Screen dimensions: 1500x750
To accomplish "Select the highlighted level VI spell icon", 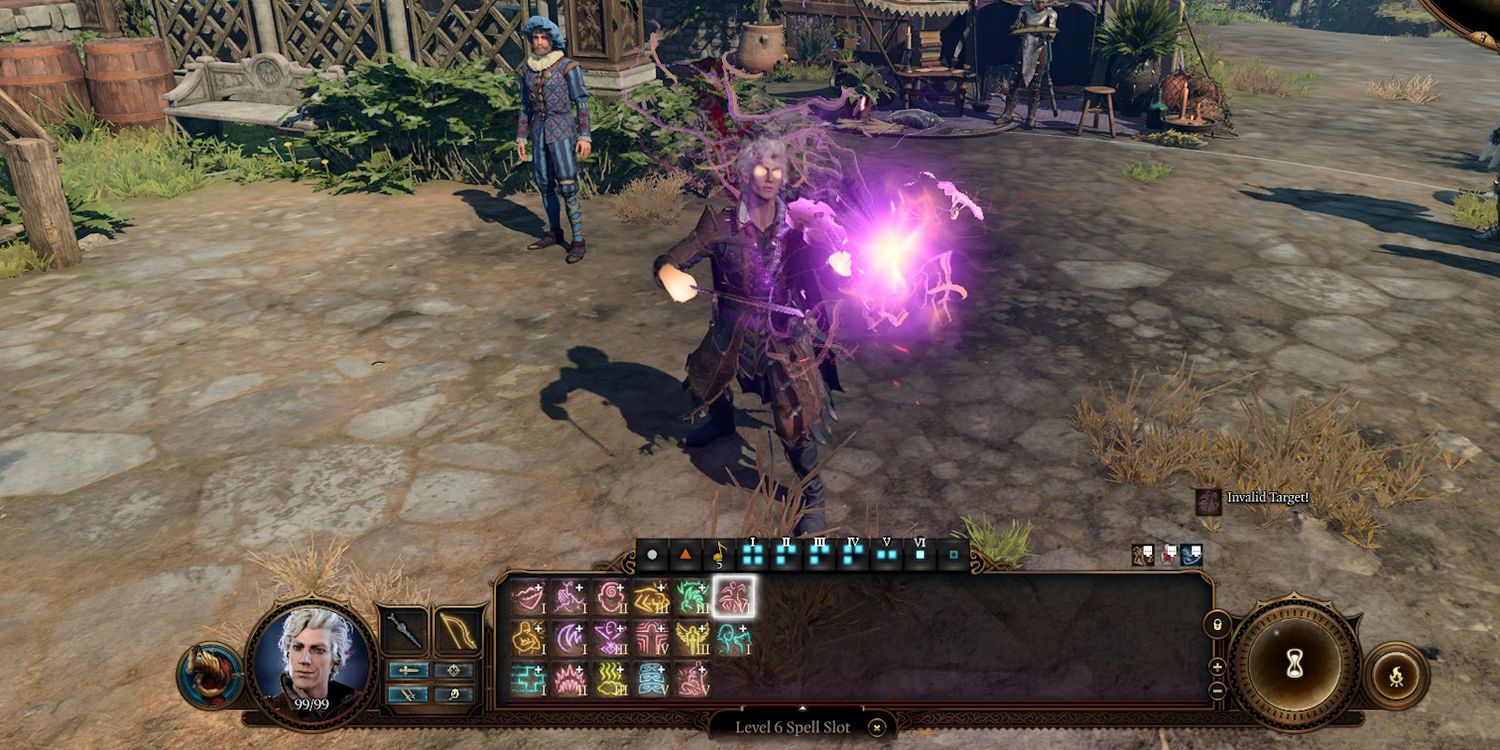I will tap(735, 596).
